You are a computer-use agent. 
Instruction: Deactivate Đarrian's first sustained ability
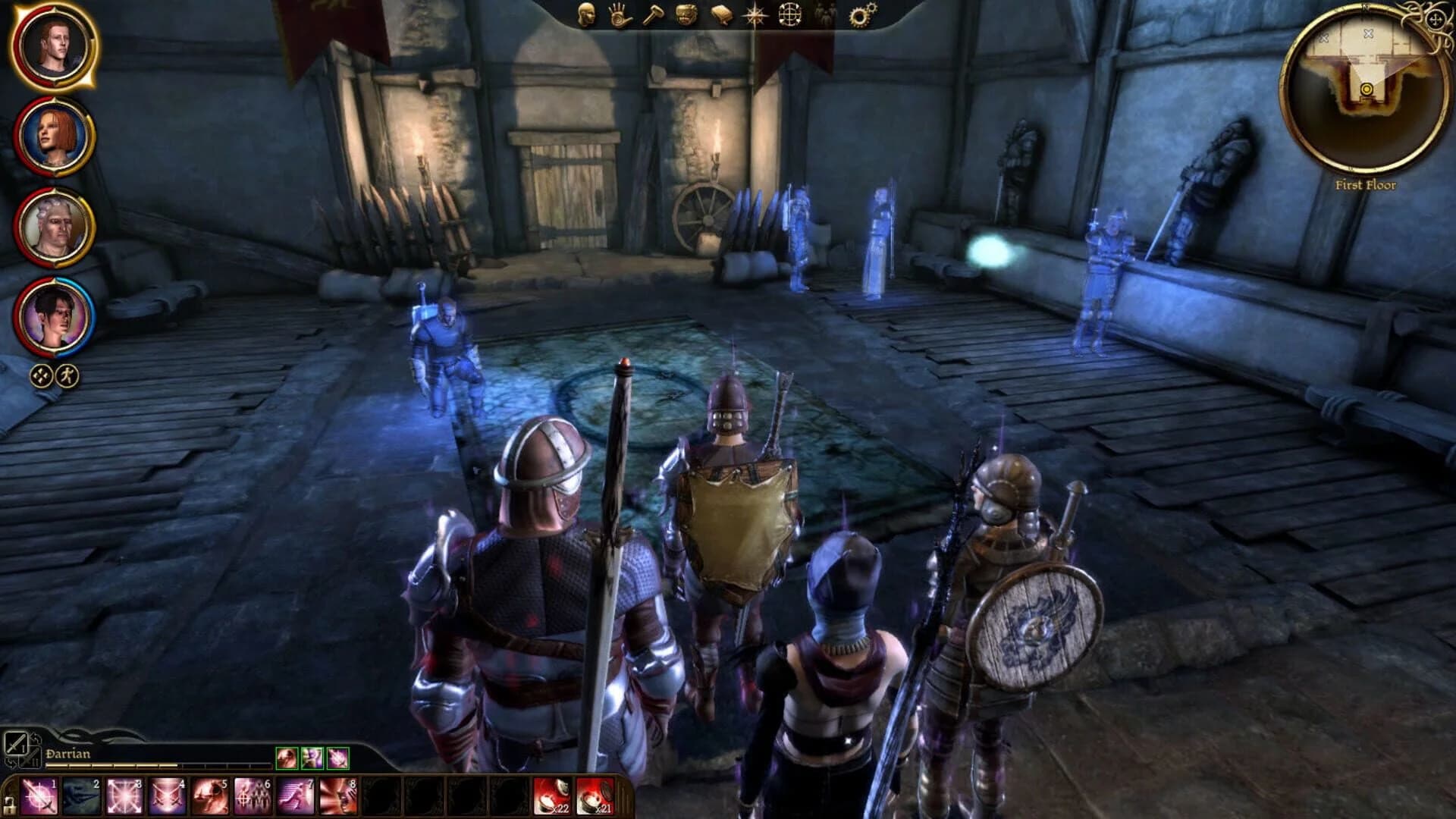pos(287,758)
